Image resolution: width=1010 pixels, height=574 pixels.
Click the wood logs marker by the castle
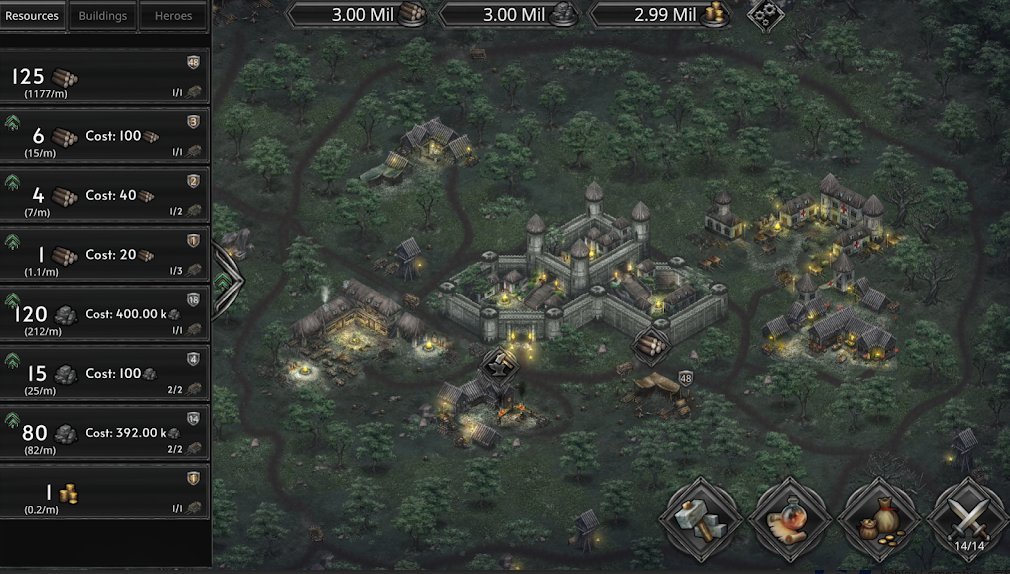(649, 345)
